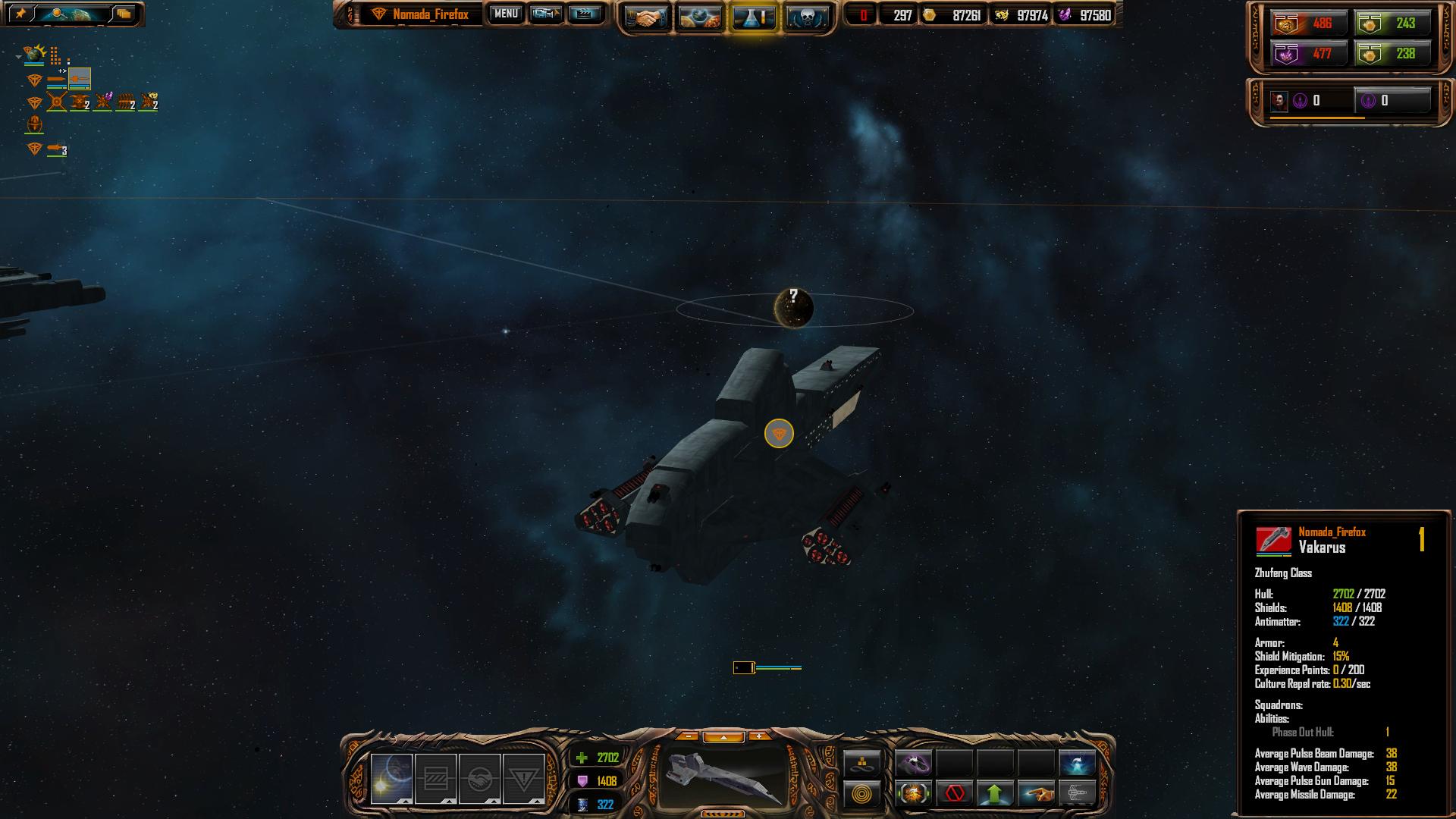Open the MENU button
The height and width of the screenshot is (819, 1456).
(x=506, y=14)
